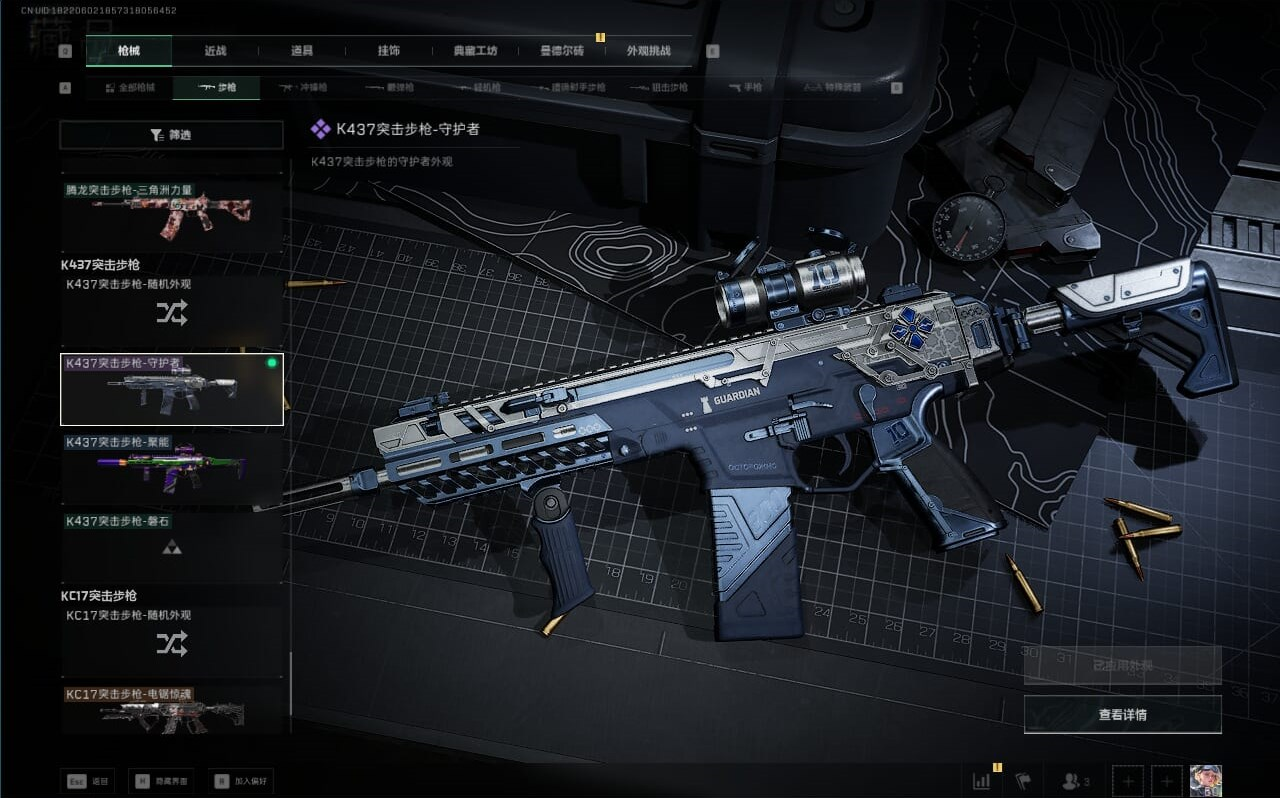This screenshot has height=798, width=1280.
Task: Open the 近战 melee tab
Action: [215, 51]
